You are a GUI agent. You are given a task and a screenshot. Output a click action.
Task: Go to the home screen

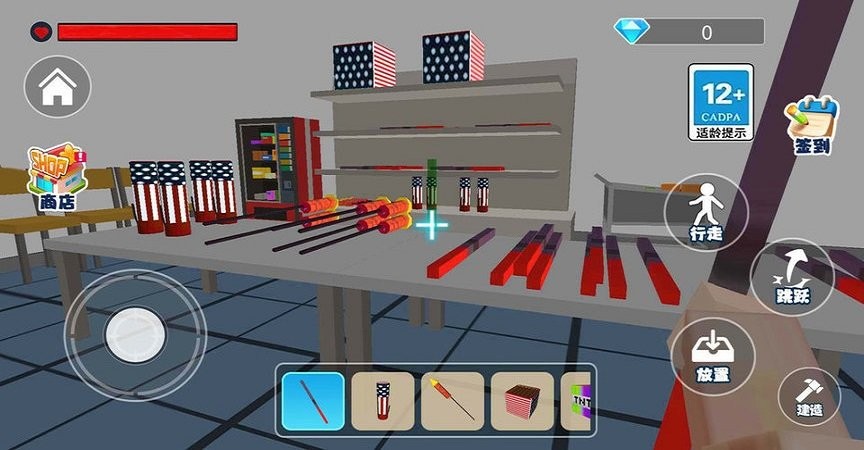coord(57,87)
